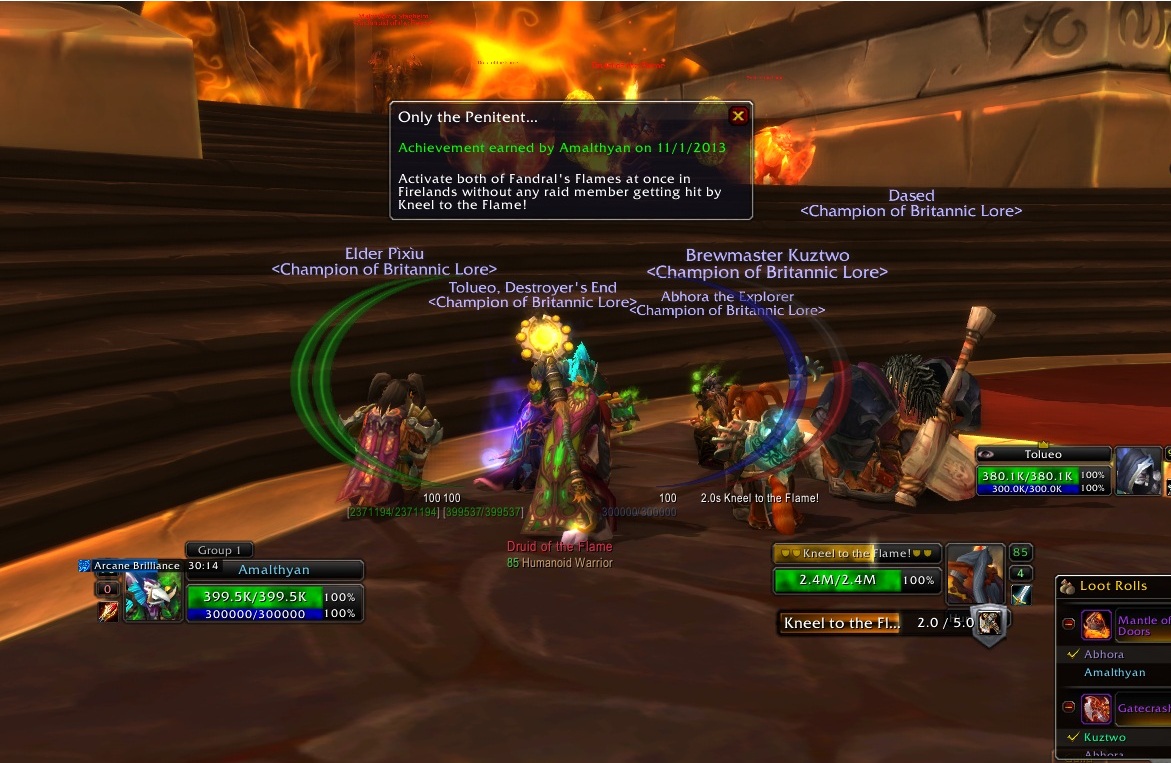Select the Tolueo focus frame name bar

pyautogui.click(x=1043, y=454)
